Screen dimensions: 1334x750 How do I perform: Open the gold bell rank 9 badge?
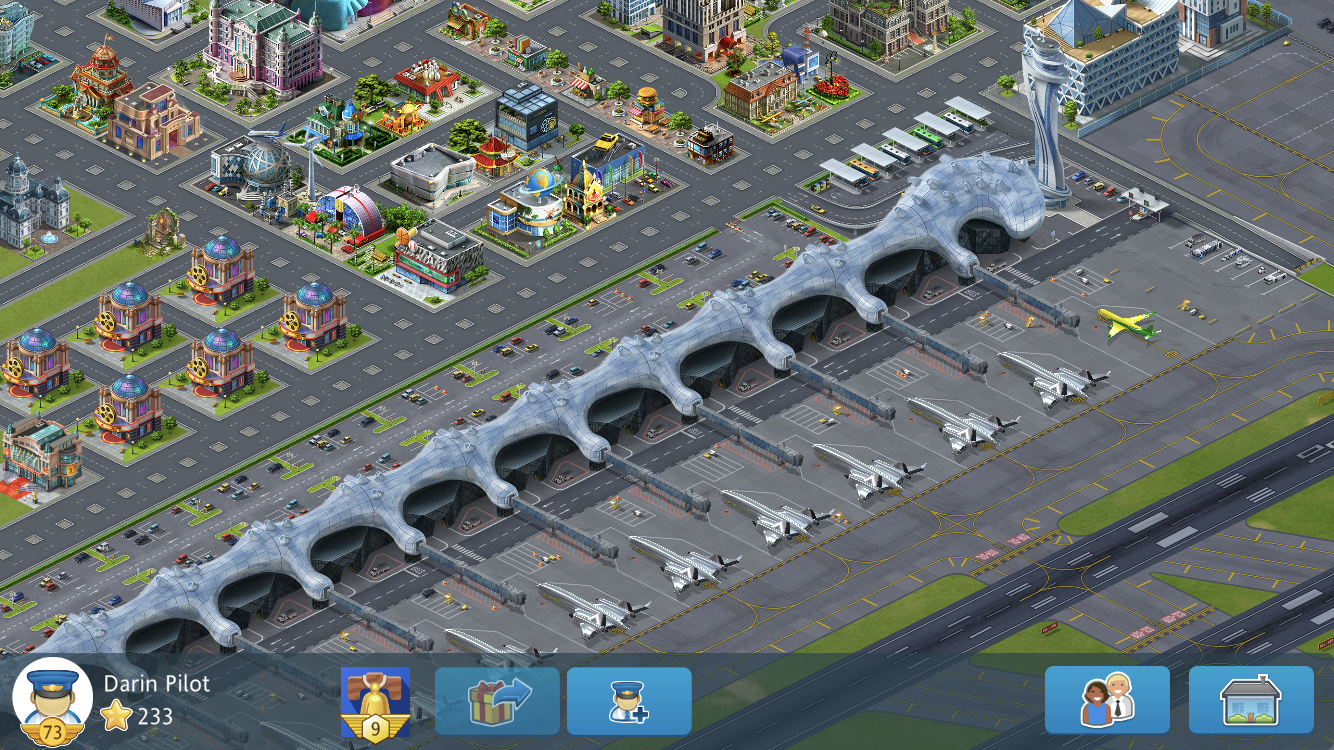(375, 702)
